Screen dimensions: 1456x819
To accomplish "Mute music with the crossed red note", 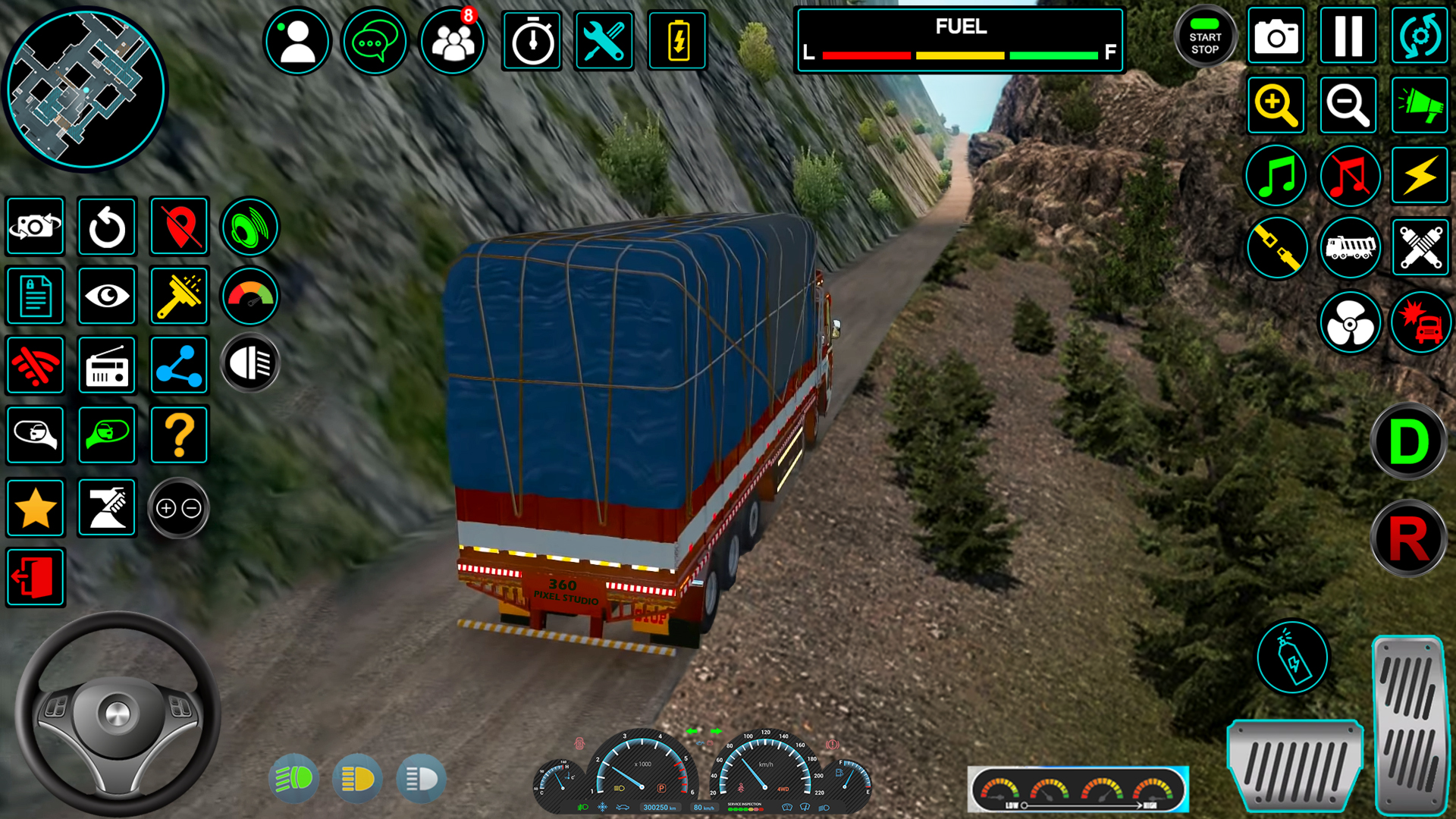I will click(1349, 176).
